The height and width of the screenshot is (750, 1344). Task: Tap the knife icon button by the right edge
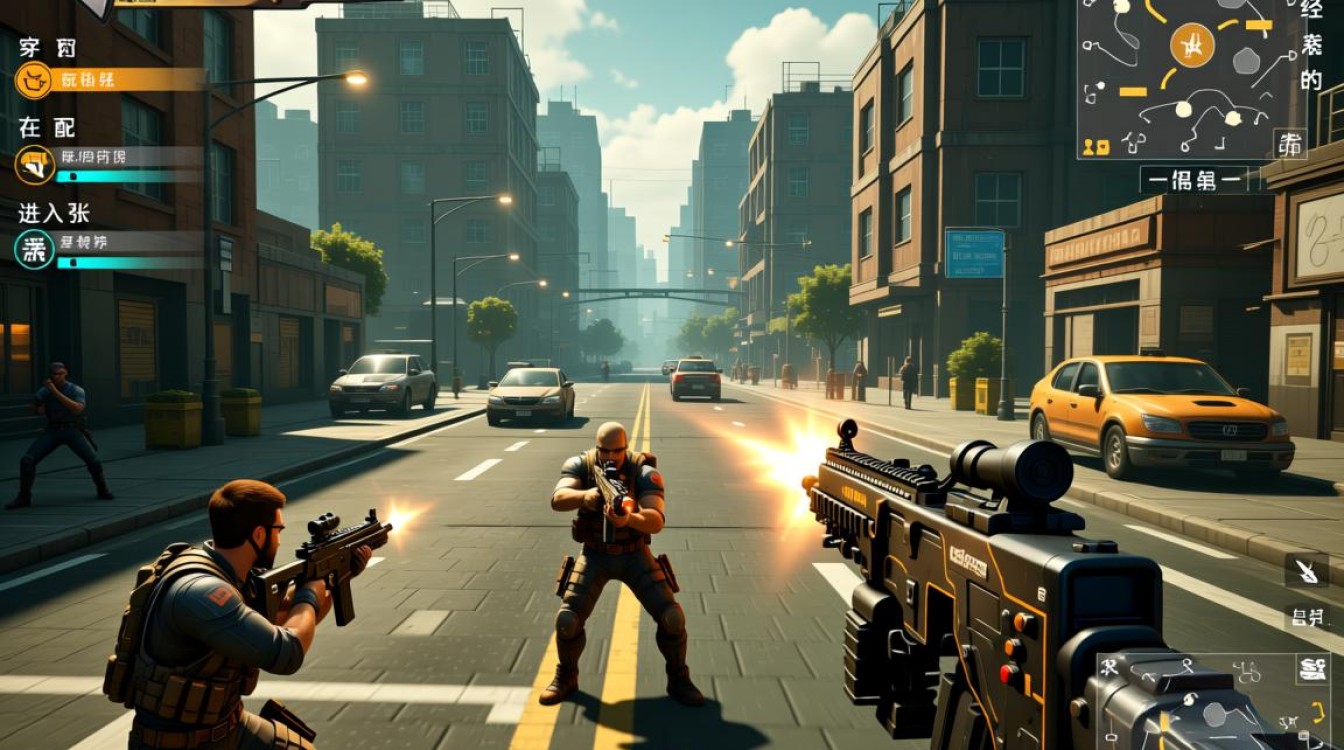(x=1306, y=571)
